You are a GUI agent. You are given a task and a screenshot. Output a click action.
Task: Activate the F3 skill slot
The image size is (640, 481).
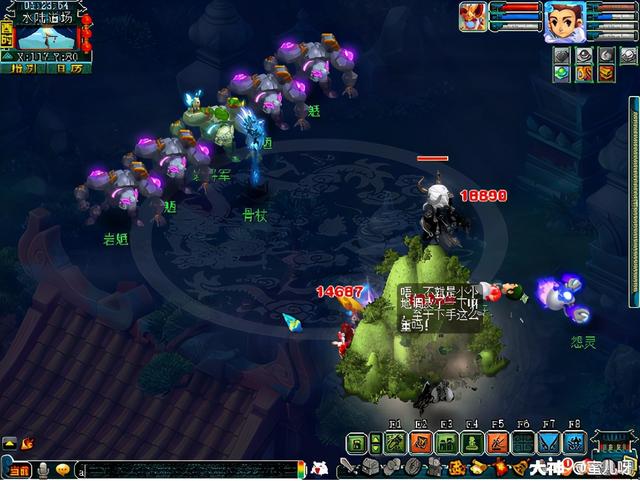446,443
